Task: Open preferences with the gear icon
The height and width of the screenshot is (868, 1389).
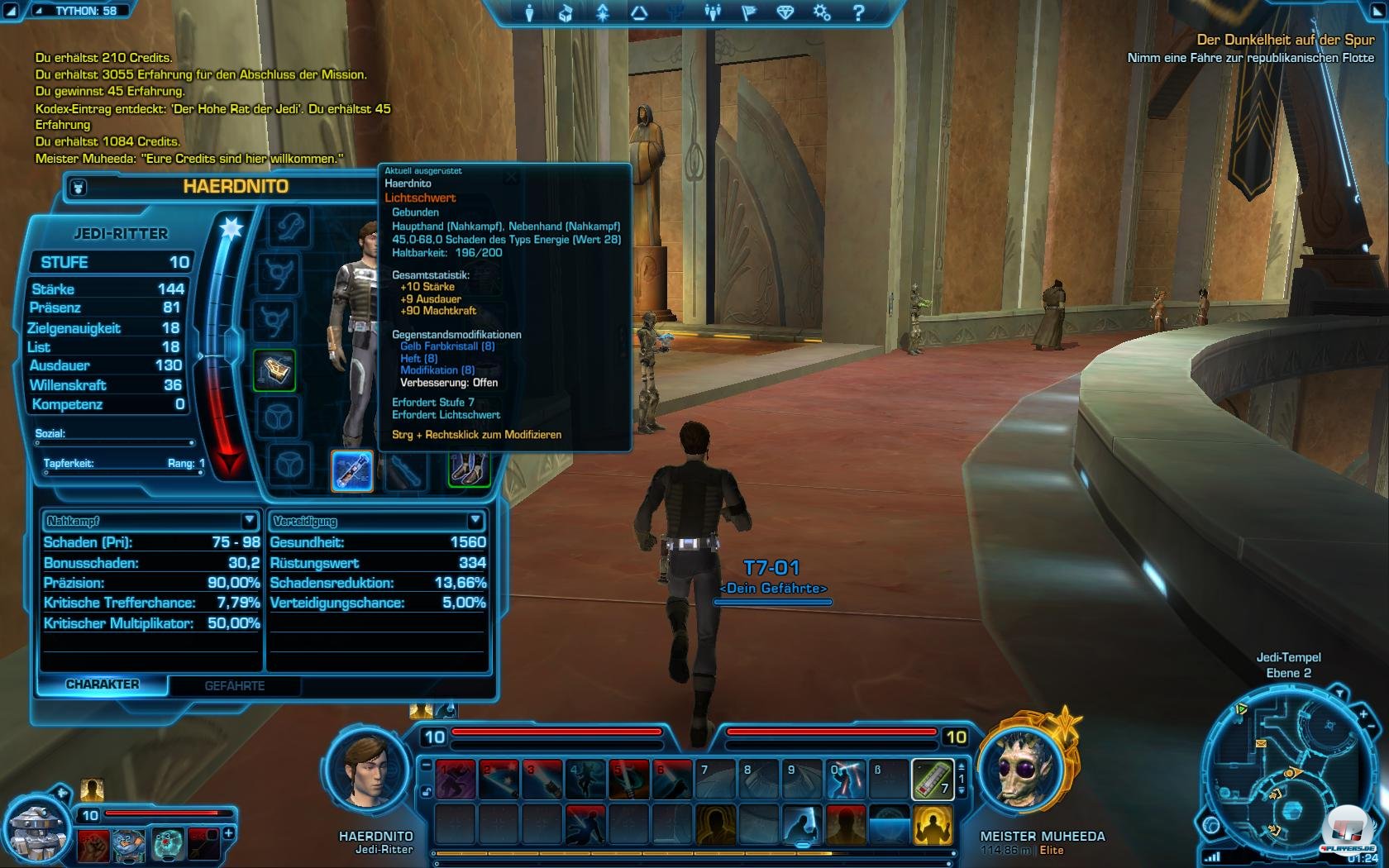Action: click(x=821, y=12)
